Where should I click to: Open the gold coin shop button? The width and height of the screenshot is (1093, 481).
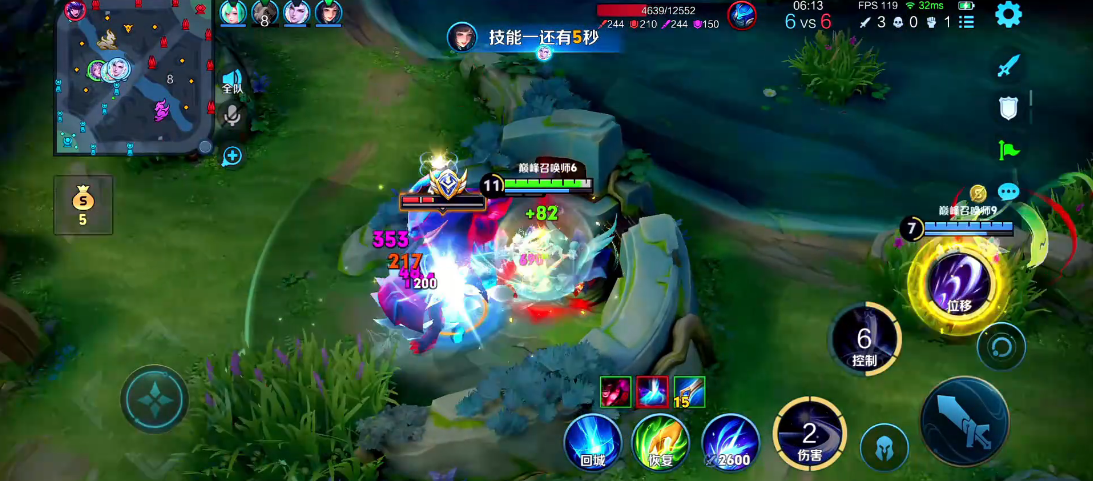point(82,204)
